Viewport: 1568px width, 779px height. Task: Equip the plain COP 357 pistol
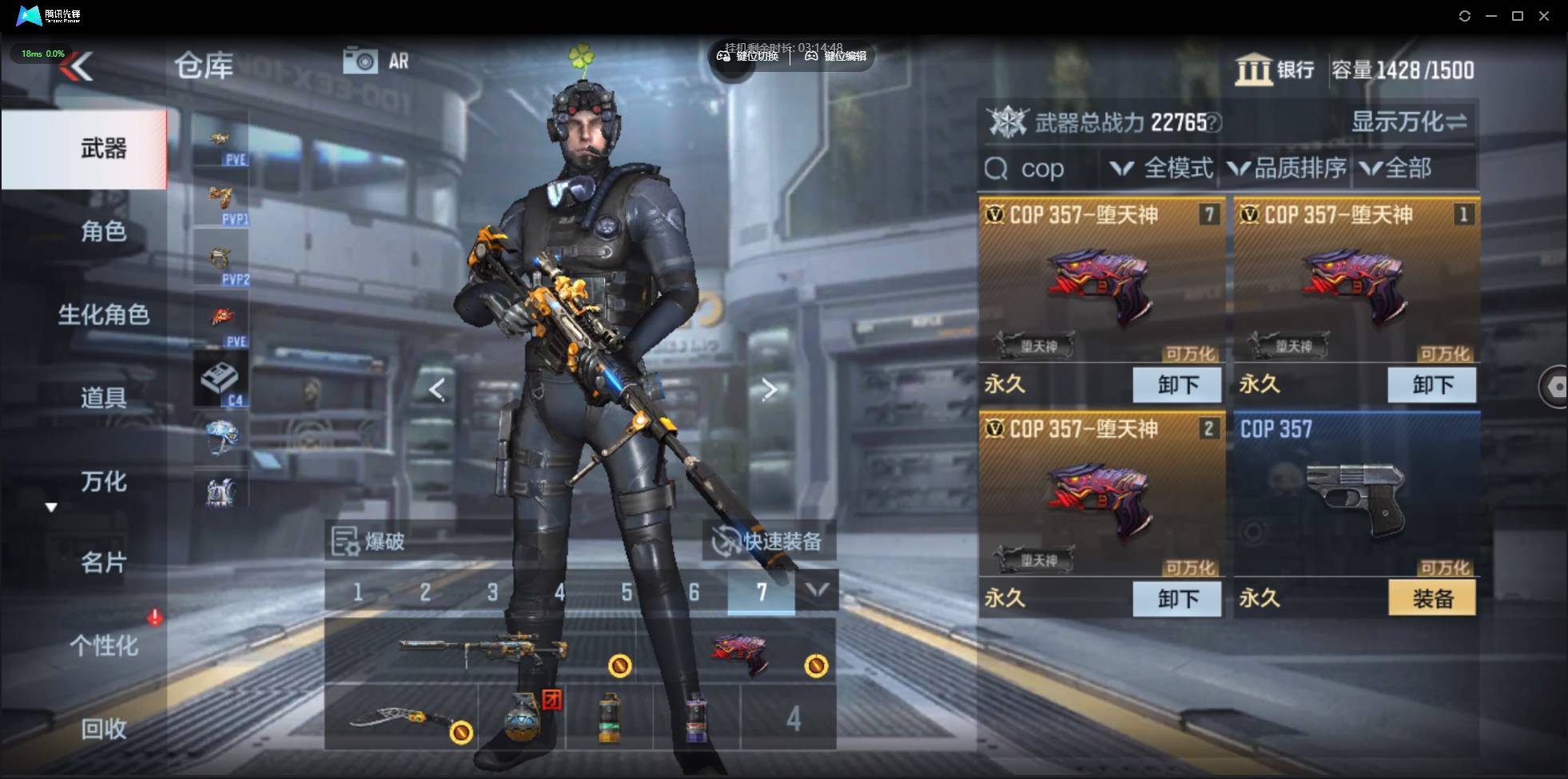[1431, 598]
